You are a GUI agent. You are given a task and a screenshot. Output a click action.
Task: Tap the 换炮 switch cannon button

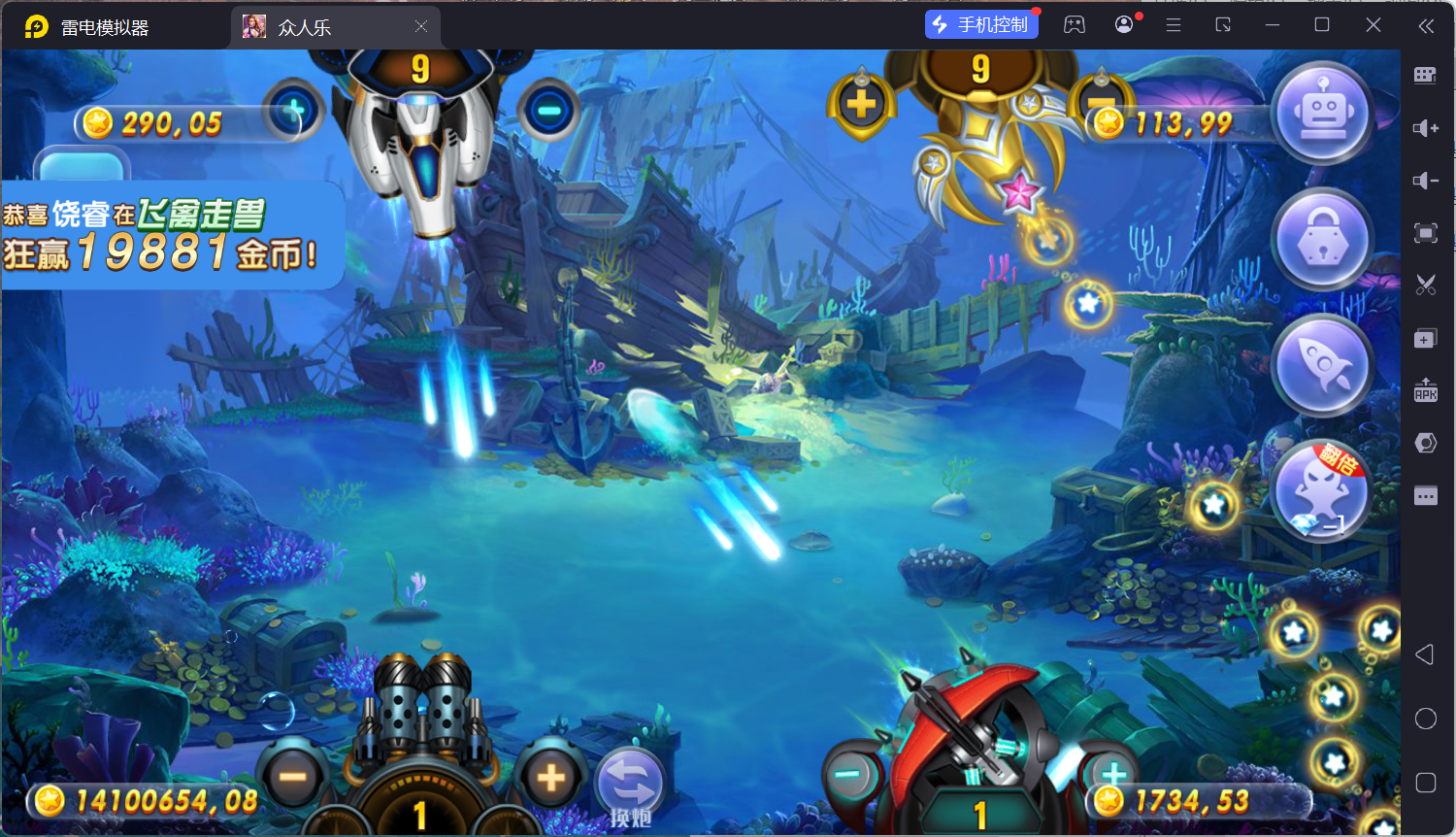pyautogui.click(x=630, y=787)
